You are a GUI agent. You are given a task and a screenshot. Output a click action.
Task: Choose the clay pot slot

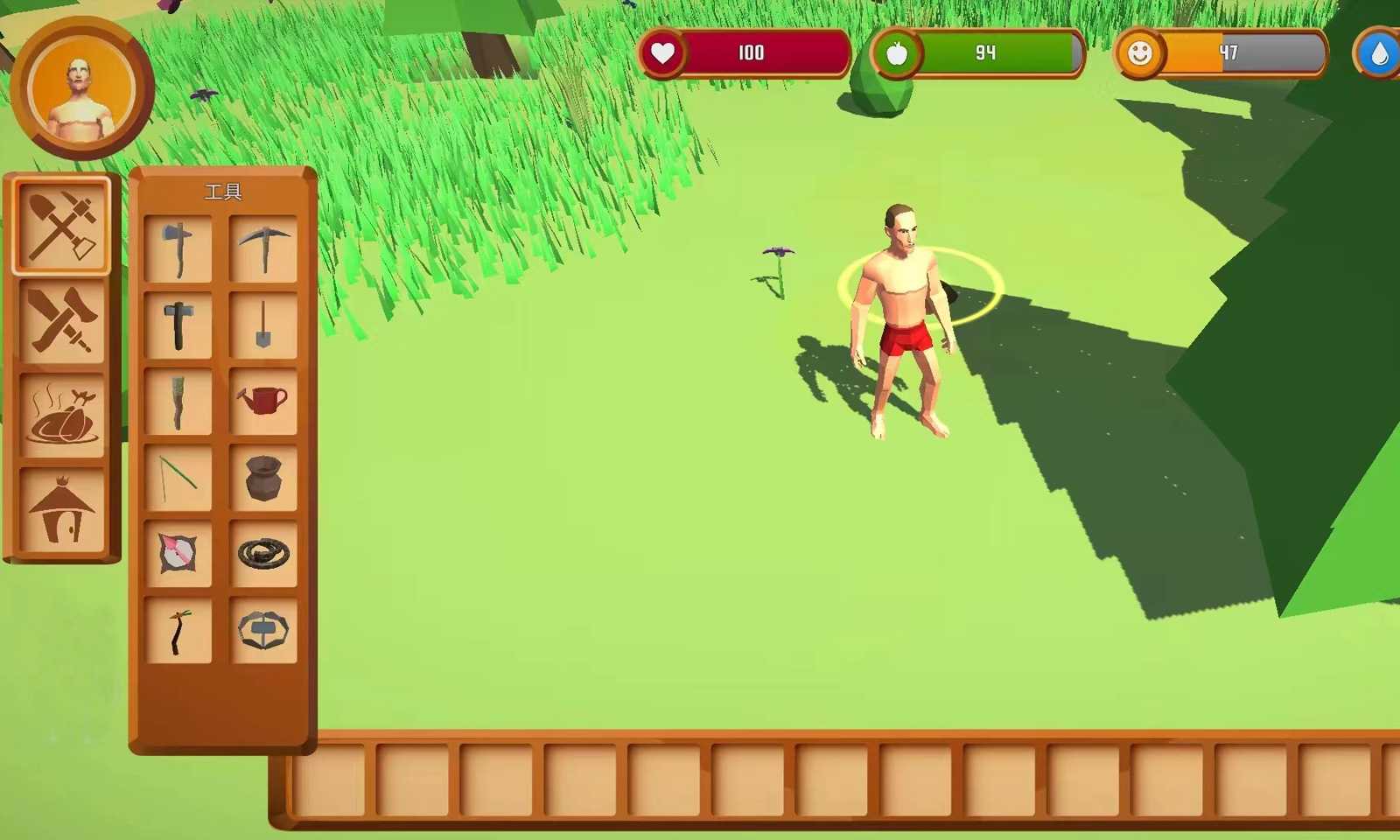(x=263, y=478)
